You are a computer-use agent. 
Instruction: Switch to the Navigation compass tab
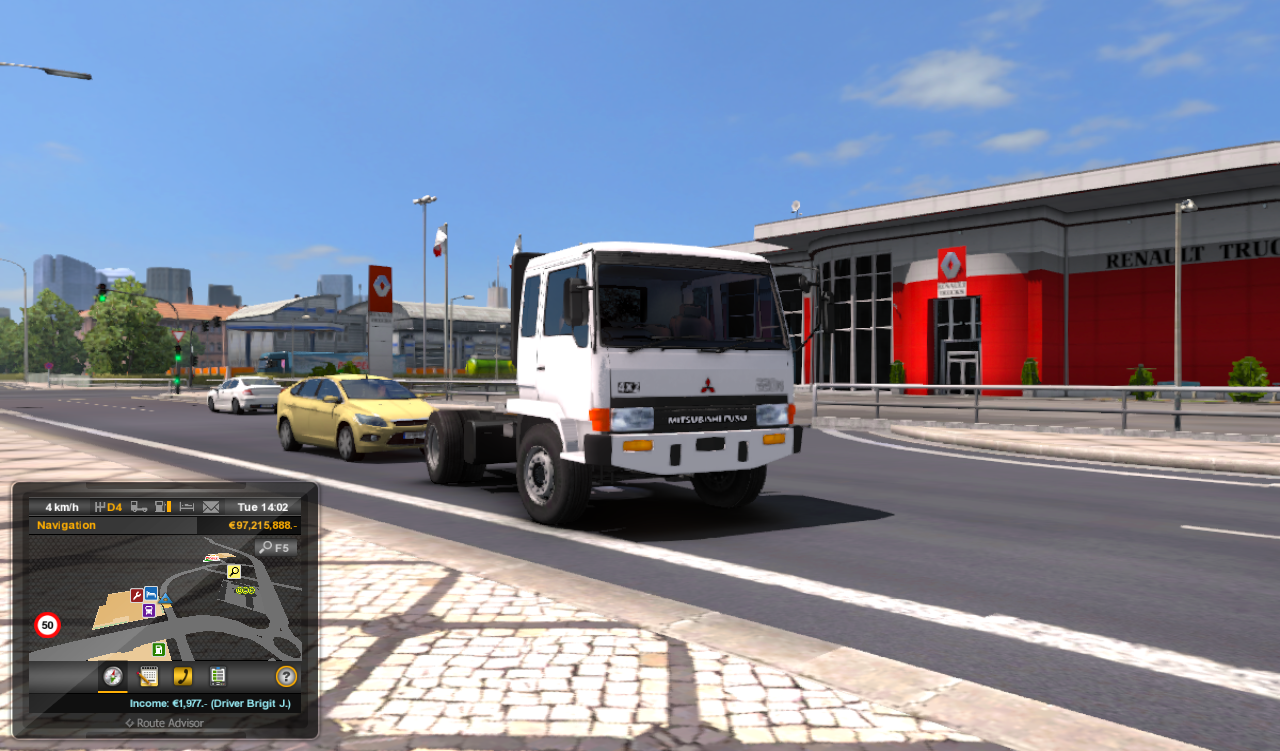pyautogui.click(x=113, y=676)
